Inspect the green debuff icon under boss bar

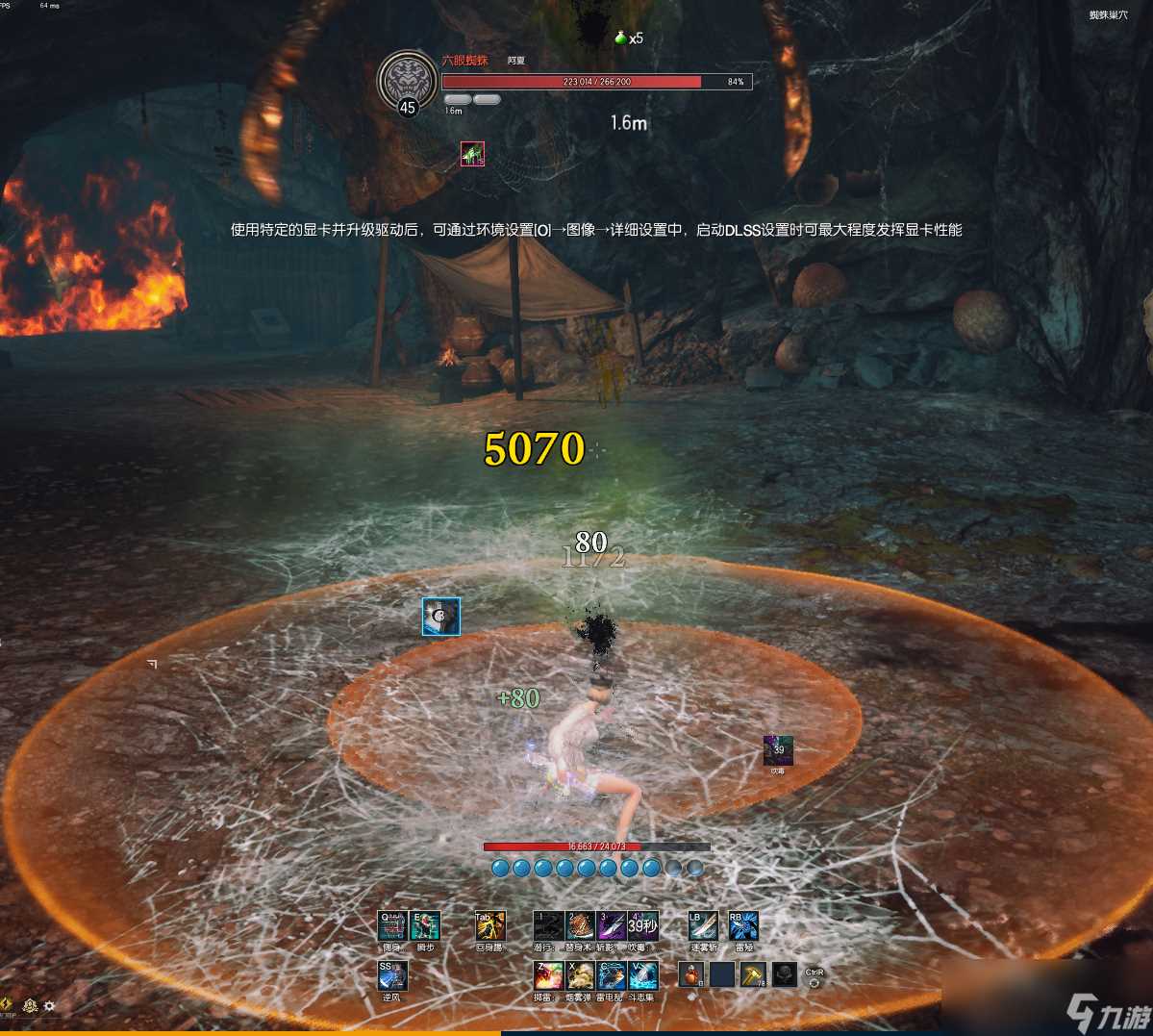[x=472, y=154]
